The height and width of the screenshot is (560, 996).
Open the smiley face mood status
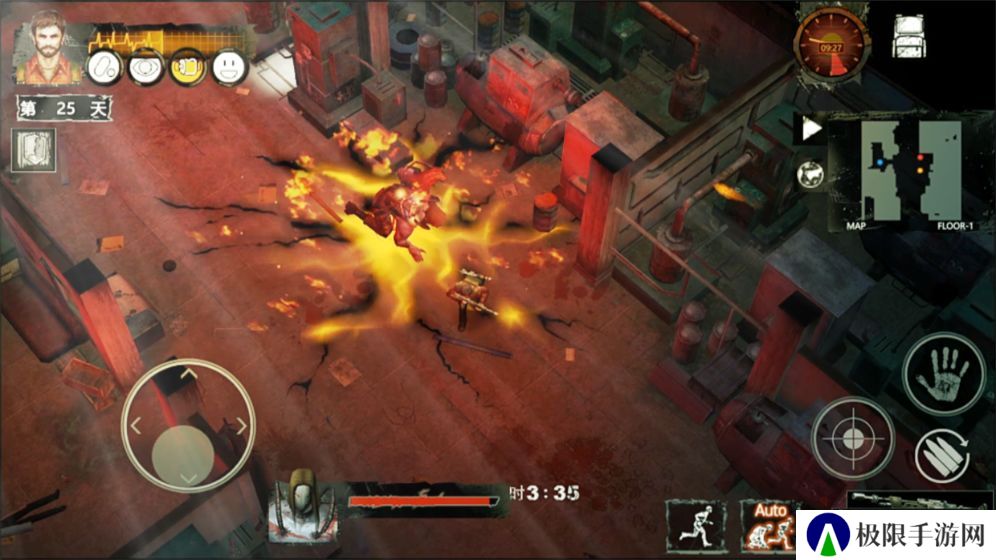click(229, 66)
